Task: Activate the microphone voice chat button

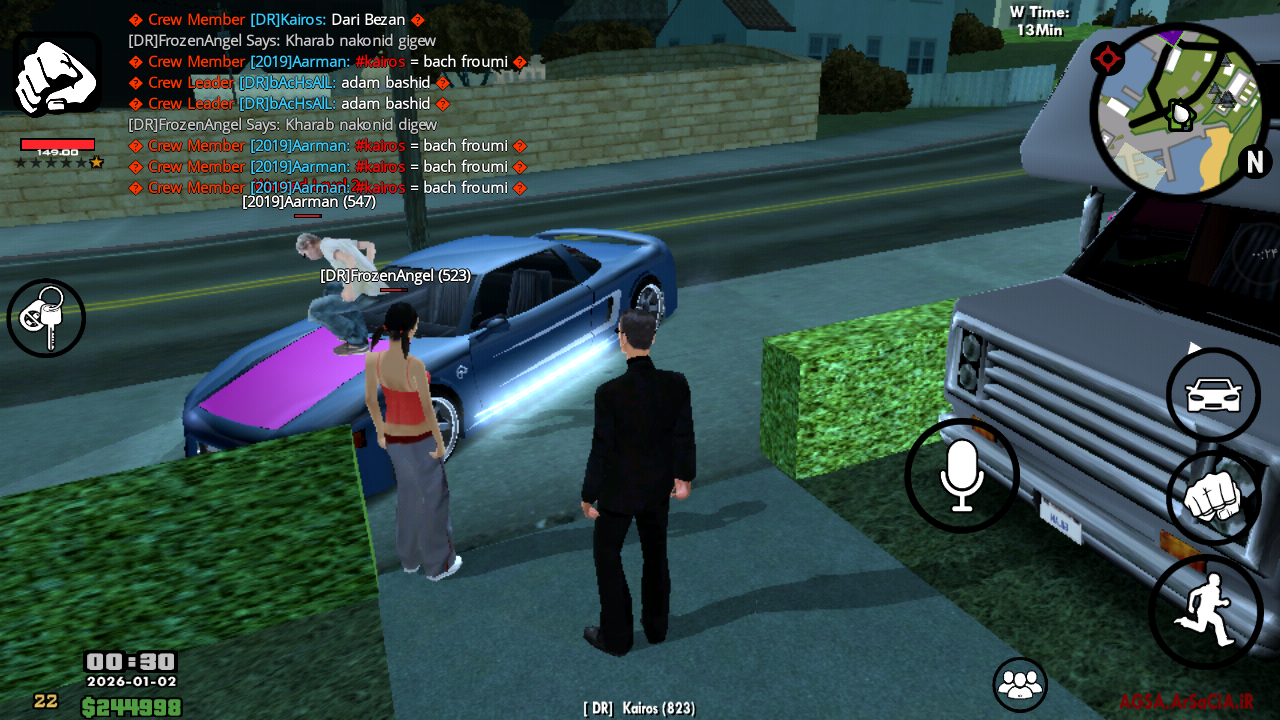Action: pos(961,475)
